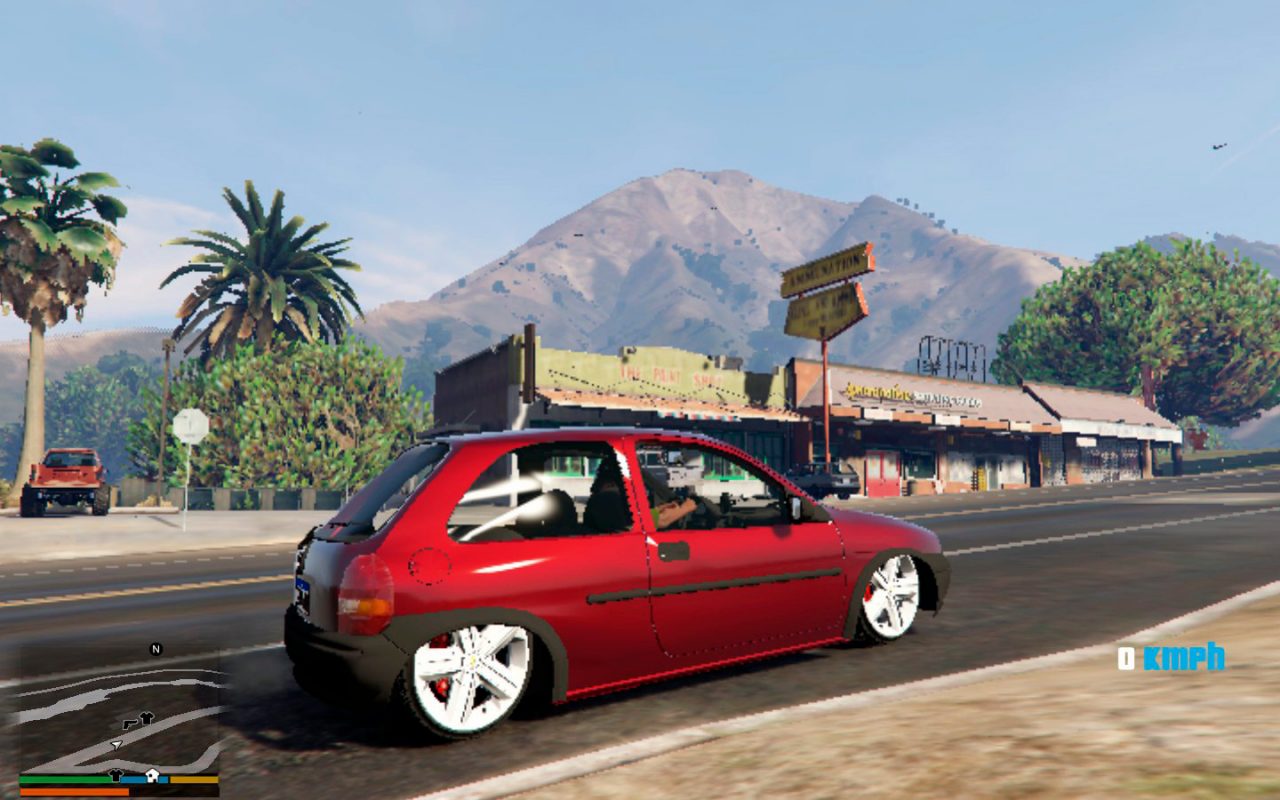Click the Ammu-Nation pistol blip on the minimap
The height and width of the screenshot is (800, 1280).
click(x=131, y=723)
